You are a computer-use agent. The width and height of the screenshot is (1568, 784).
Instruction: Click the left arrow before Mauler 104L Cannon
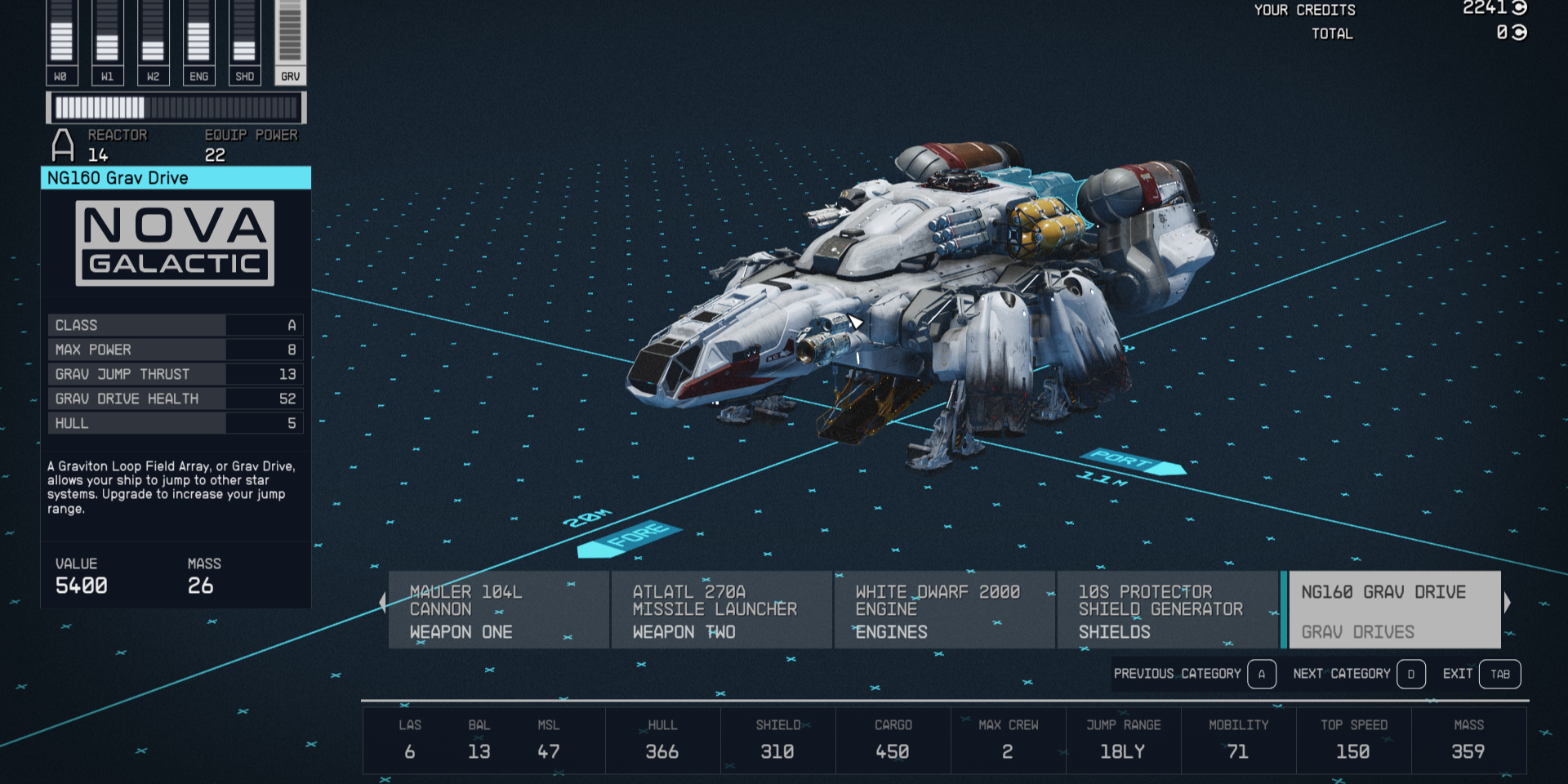click(x=383, y=602)
